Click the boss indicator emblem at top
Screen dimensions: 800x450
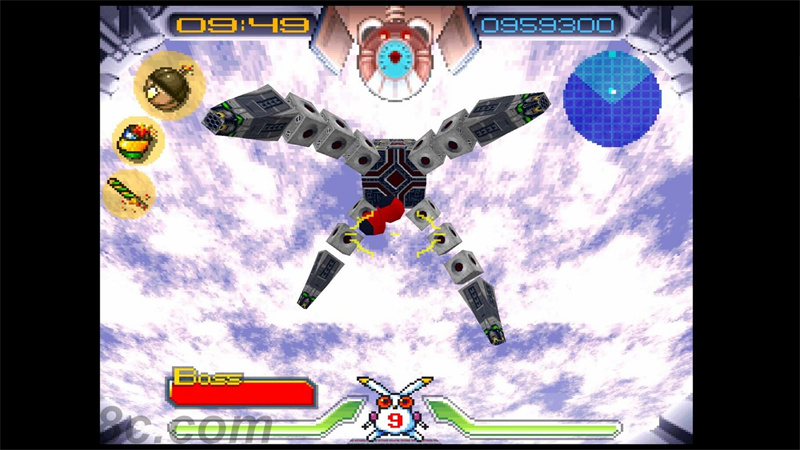pos(397,55)
